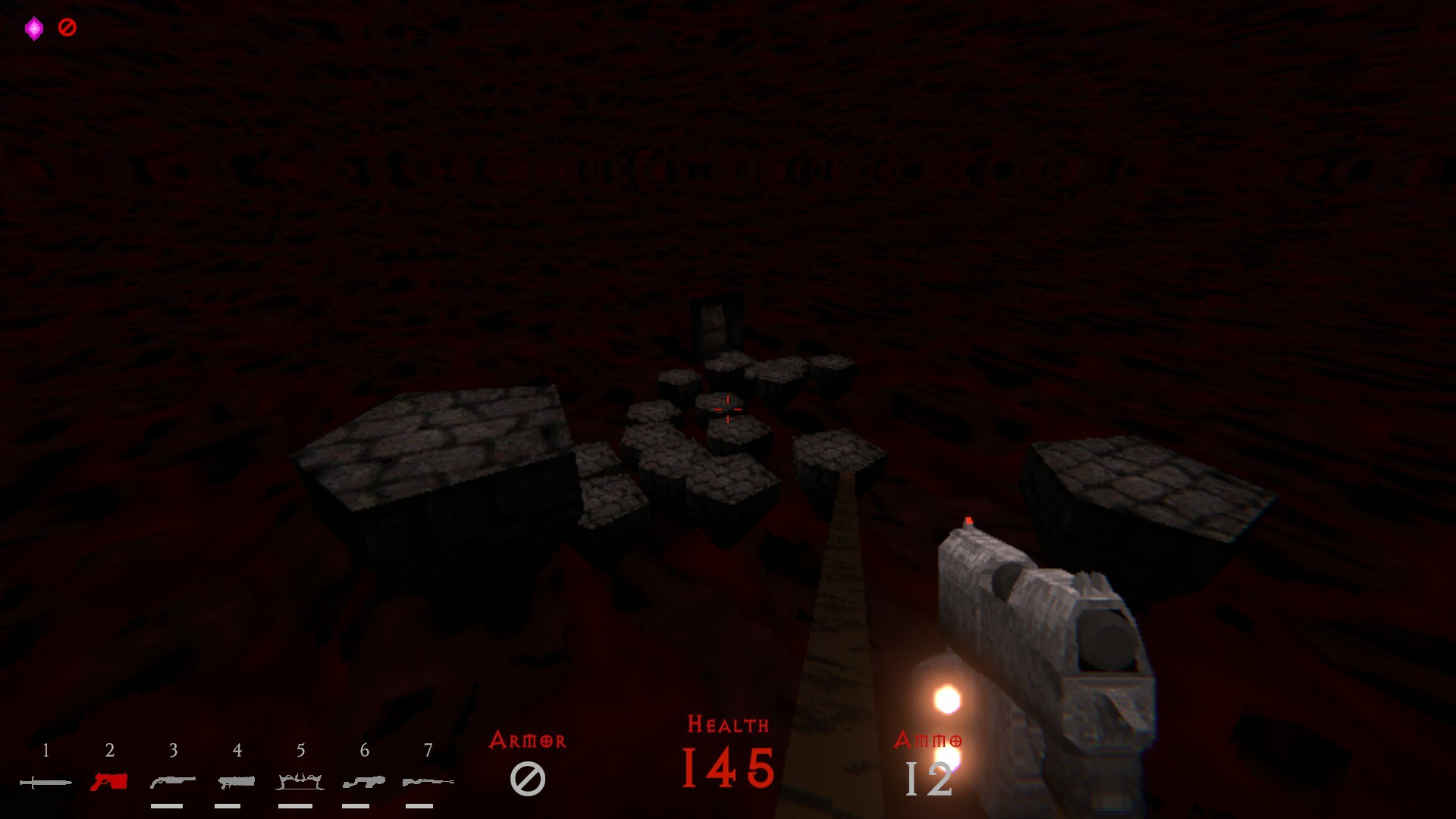Click the number 7 above the sniper
Viewport: 1456px width, 819px height.
click(428, 751)
